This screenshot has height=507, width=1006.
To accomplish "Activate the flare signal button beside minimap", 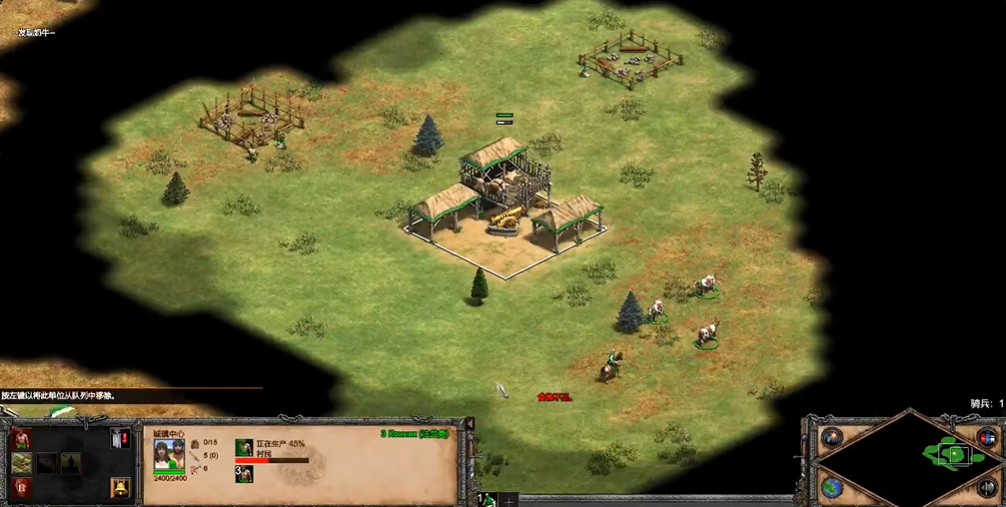I will pos(832,437).
